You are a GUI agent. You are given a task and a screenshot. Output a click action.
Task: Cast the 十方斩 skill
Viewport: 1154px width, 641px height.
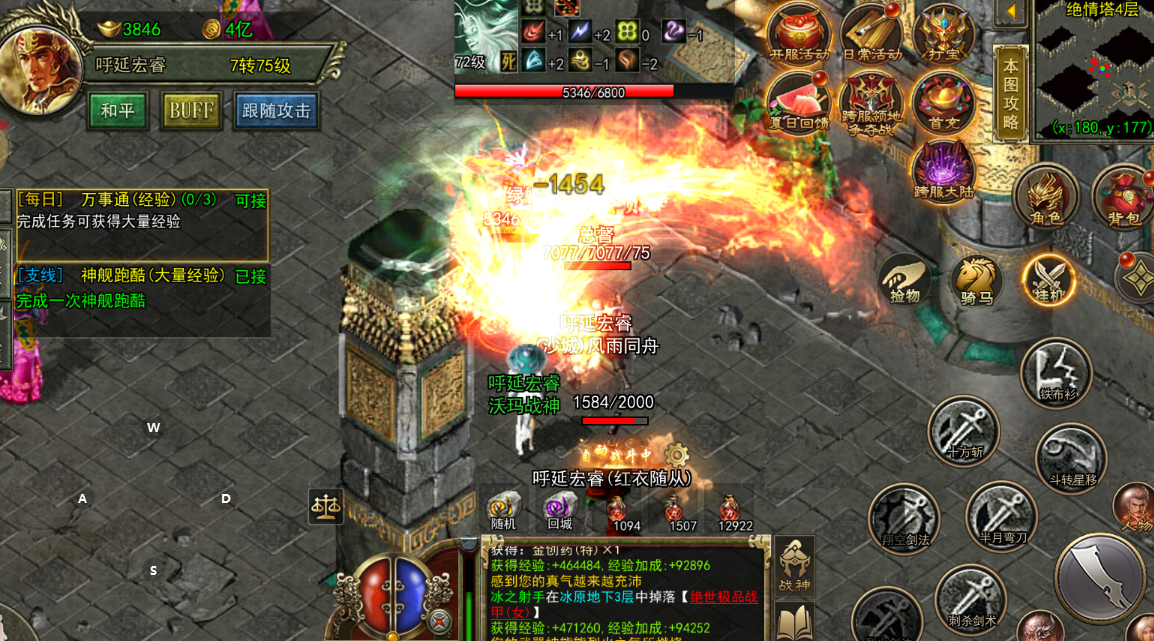pos(963,432)
